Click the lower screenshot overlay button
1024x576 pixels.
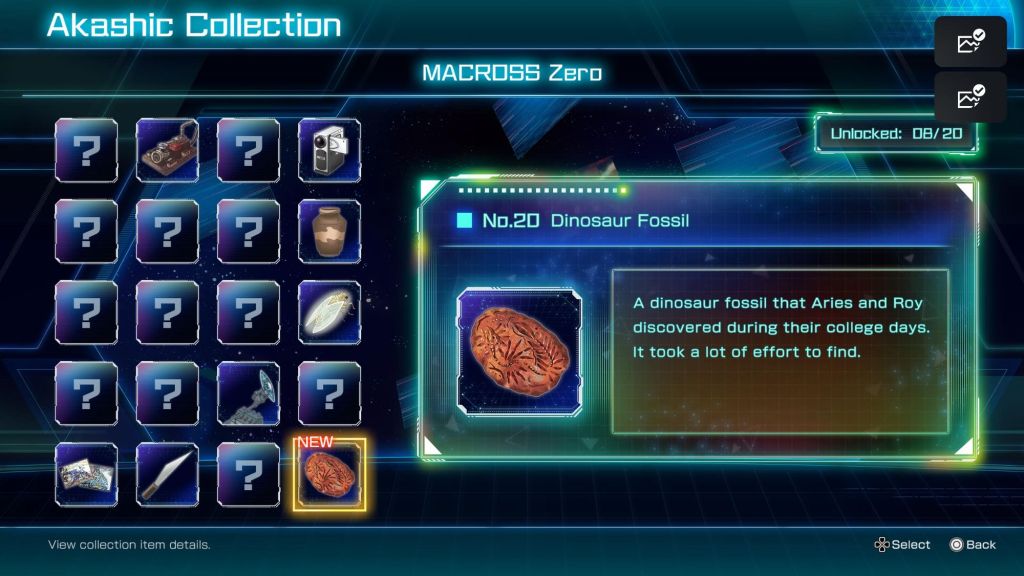tap(970, 97)
